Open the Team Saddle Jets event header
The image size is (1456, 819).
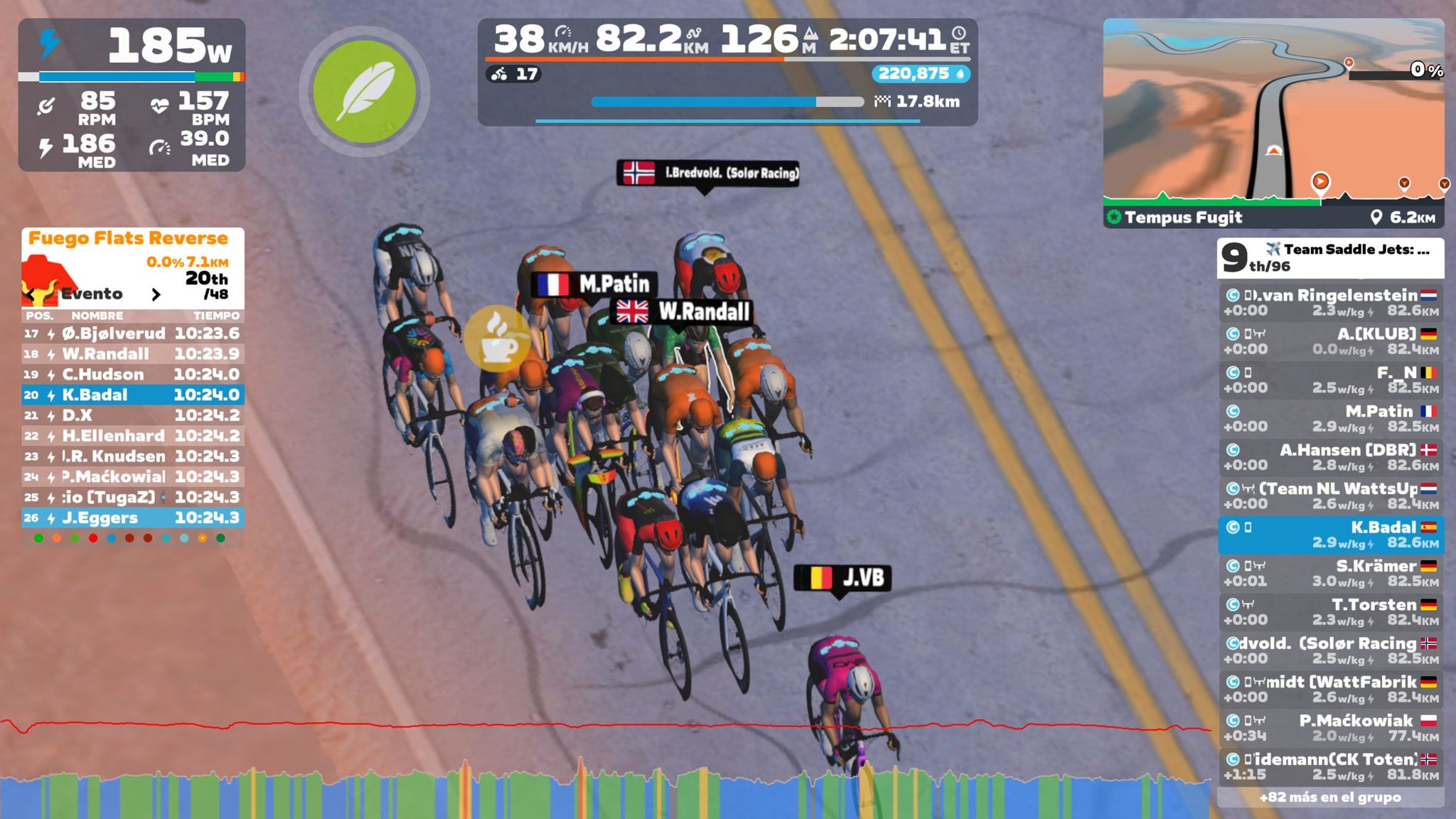pyautogui.click(x=1330, y=257)
